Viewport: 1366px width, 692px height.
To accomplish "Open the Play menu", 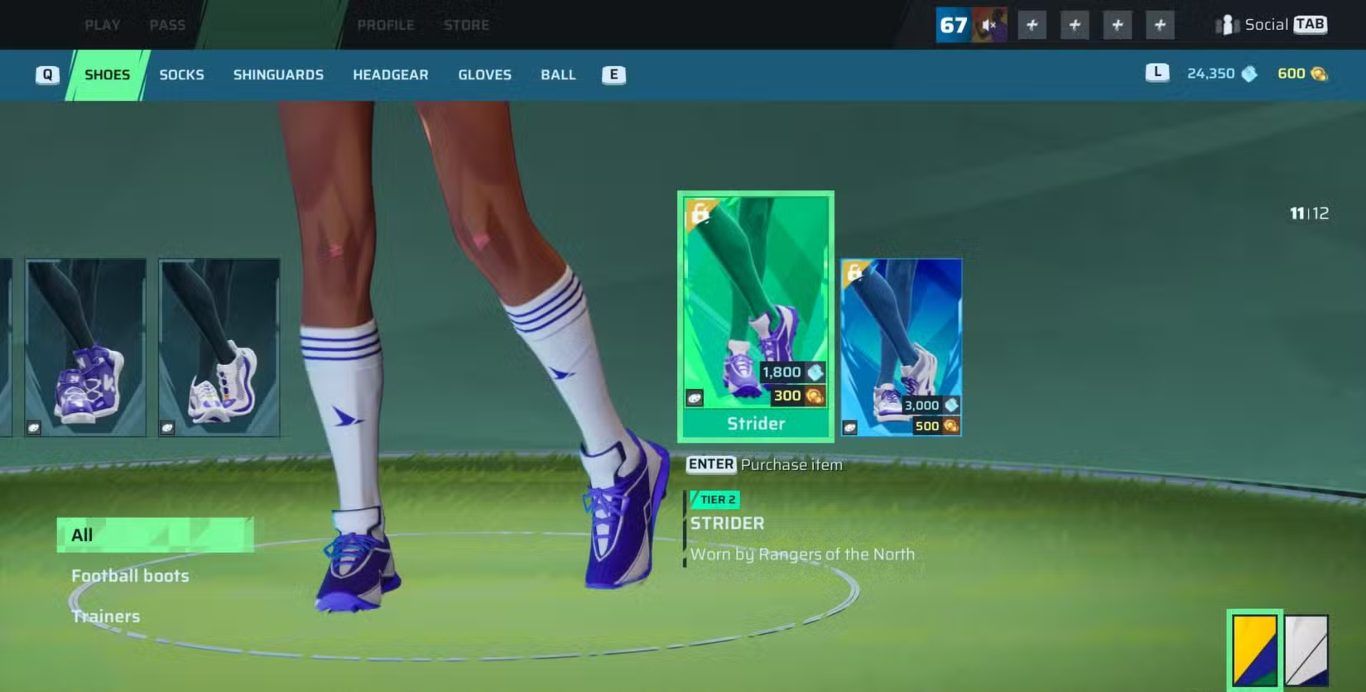I will click(102, 25).
